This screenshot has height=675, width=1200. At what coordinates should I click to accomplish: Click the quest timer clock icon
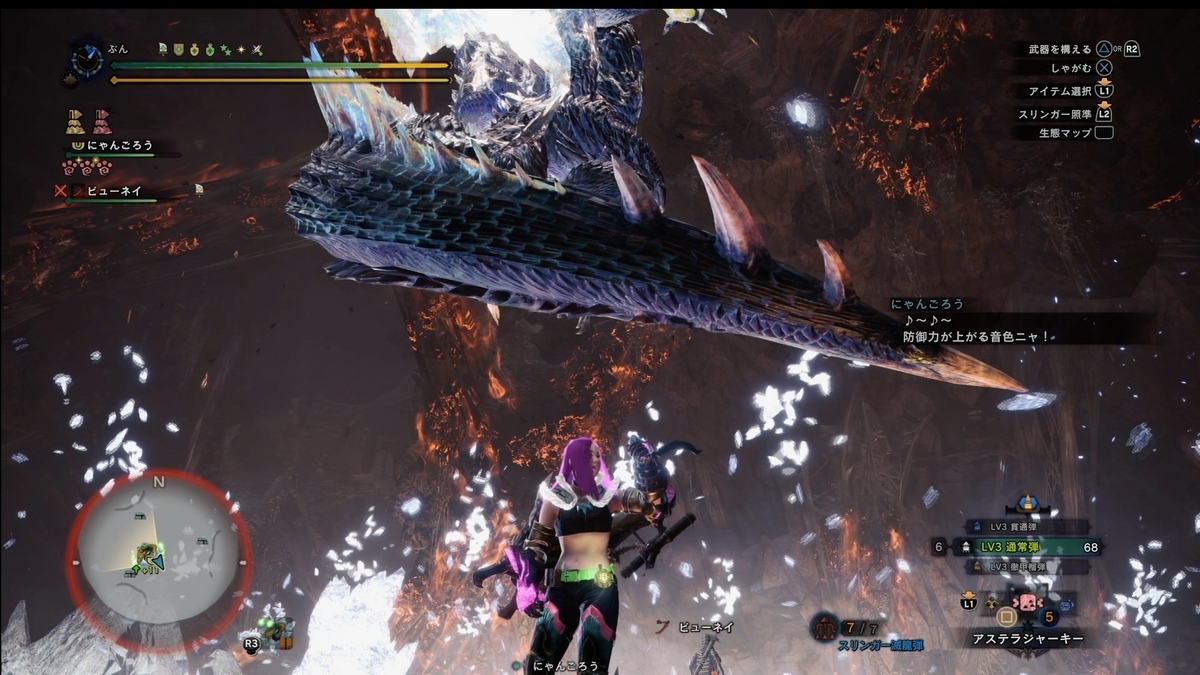click(x=87, y=57)
